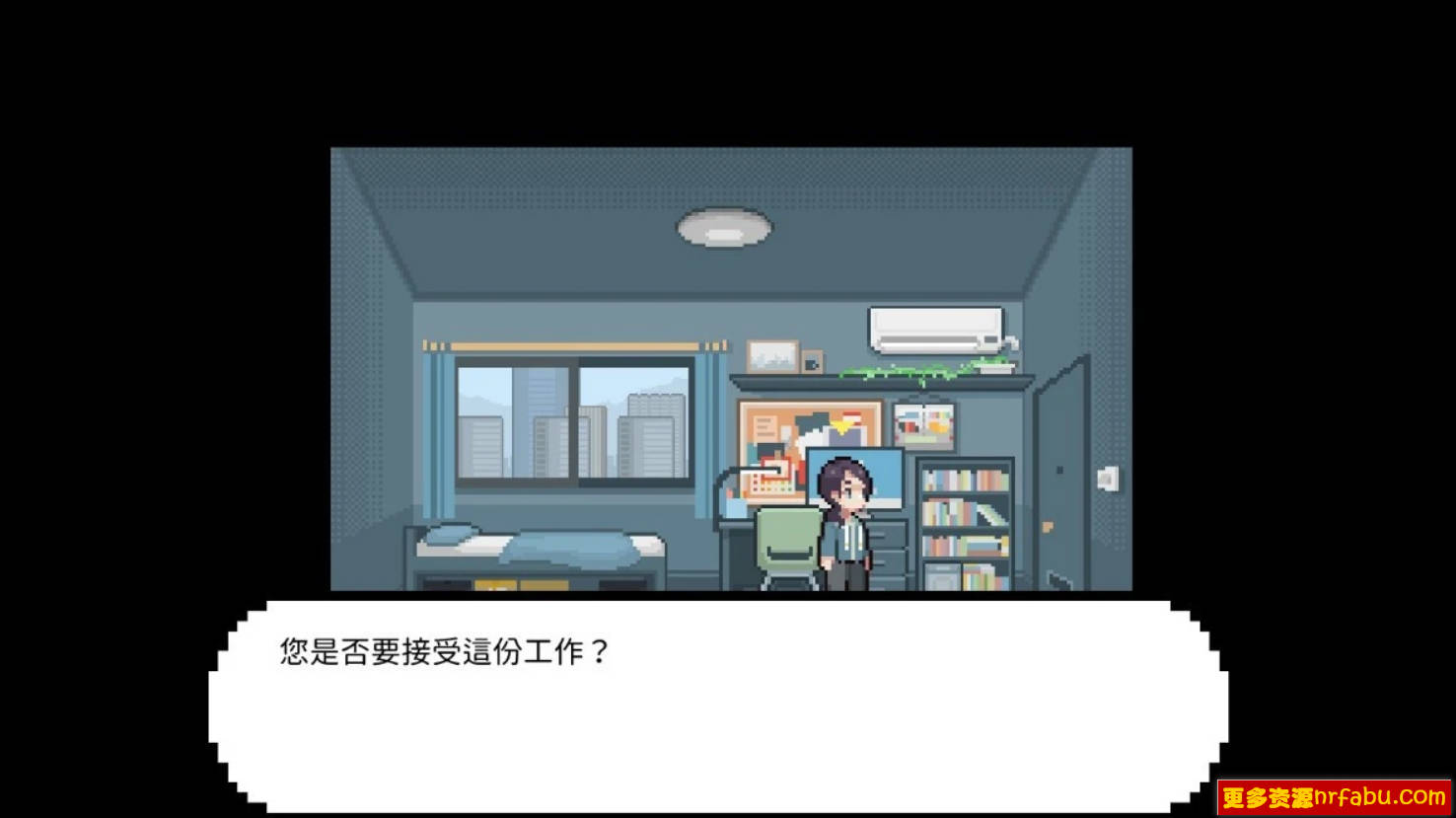Screen dimensions: 1456x818
Task: Click the yellow star note on the corkboard
Action: click(839, 426)
